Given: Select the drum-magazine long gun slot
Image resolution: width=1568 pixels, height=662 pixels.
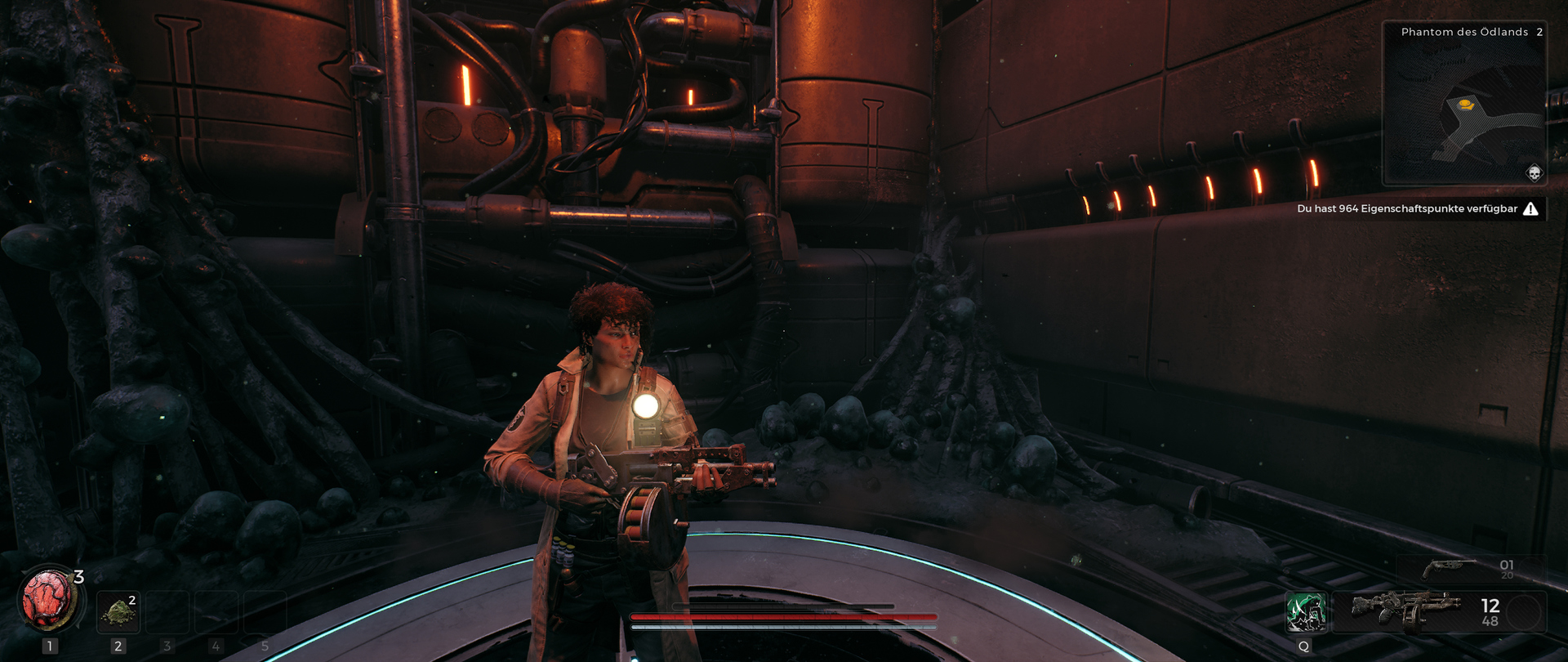Looking at the screenshot, I should [x=1405, y=611].
